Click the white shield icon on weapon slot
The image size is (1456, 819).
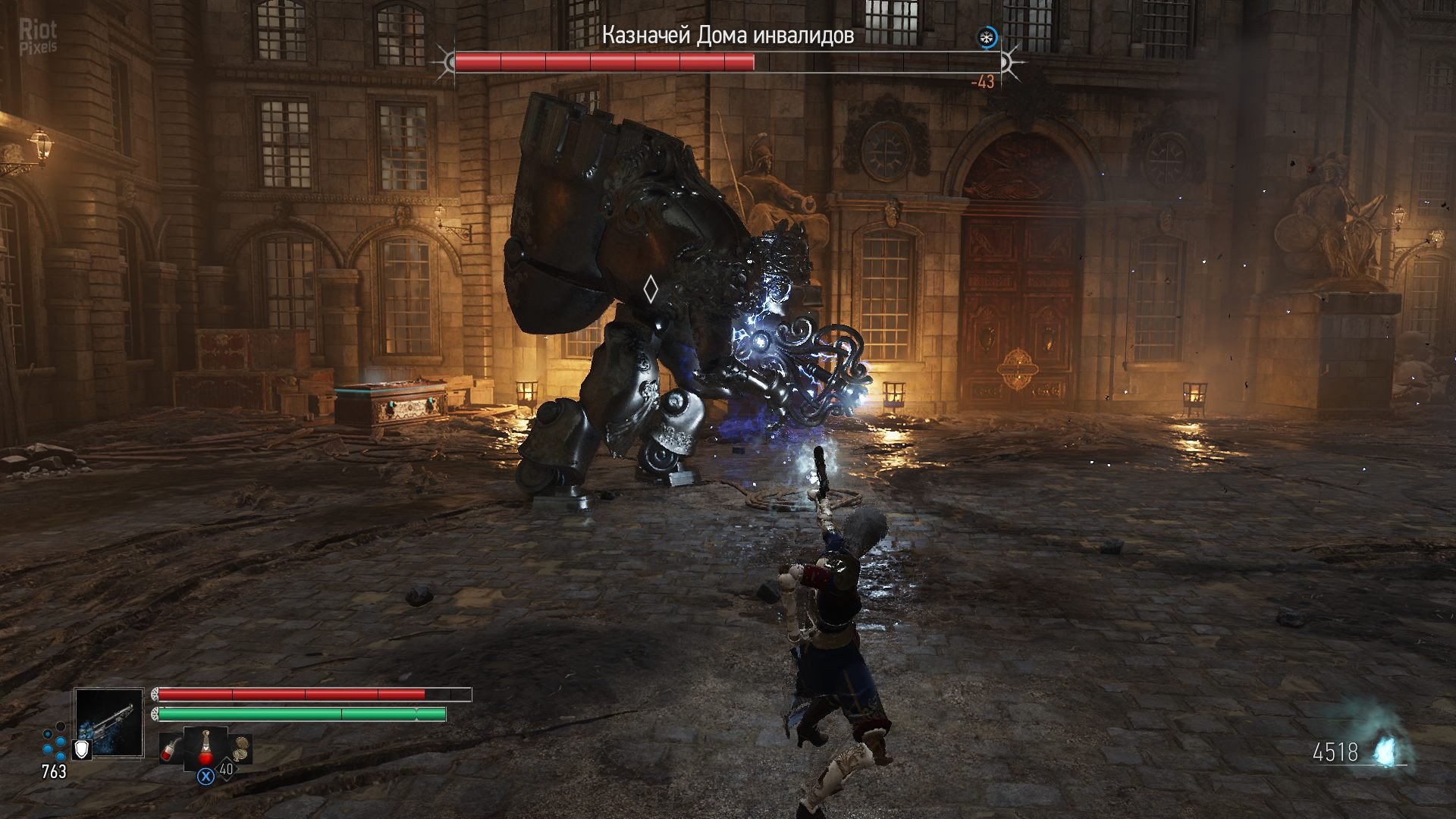(x=81, y=749)
